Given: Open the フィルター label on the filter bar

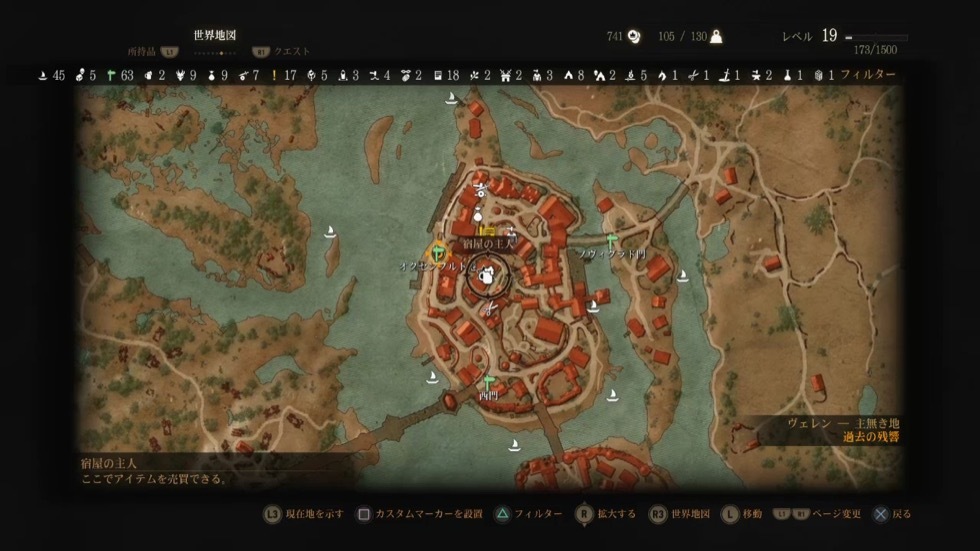Looking at the screenshot, I should [867, 75].
